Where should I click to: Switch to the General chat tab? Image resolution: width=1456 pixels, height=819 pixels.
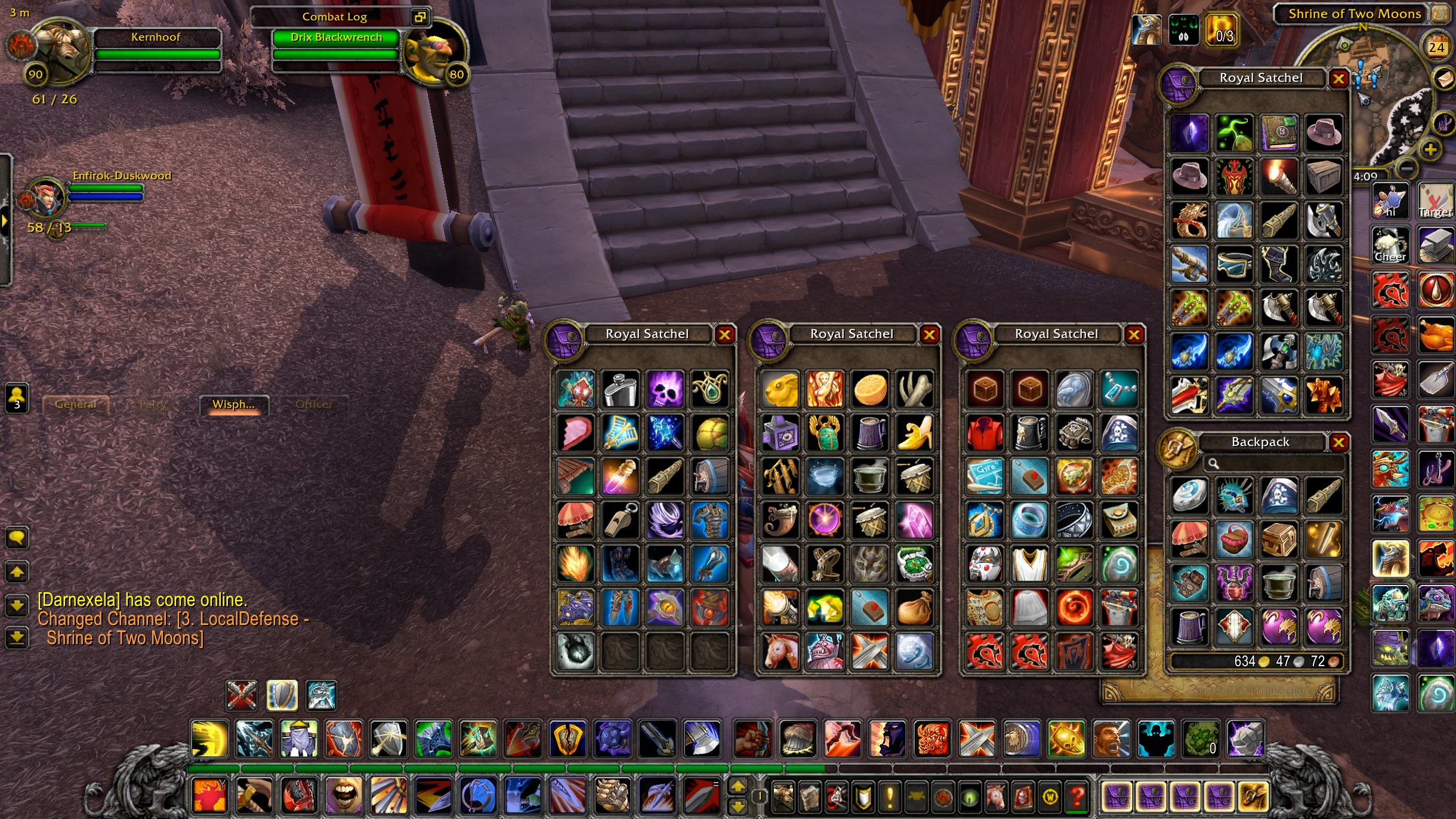click(75, 404)
